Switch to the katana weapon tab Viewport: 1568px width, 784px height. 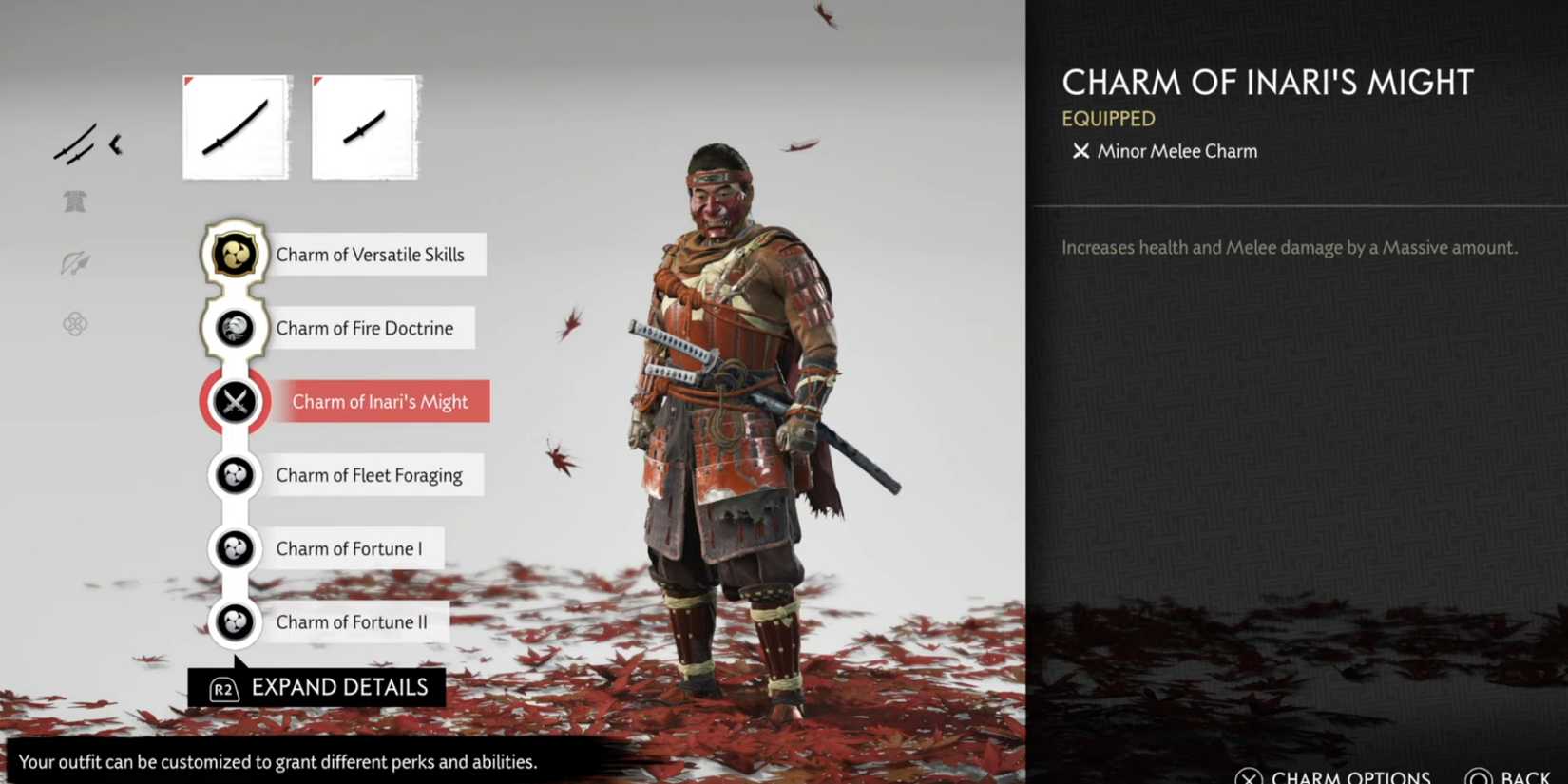click(235, 126)
